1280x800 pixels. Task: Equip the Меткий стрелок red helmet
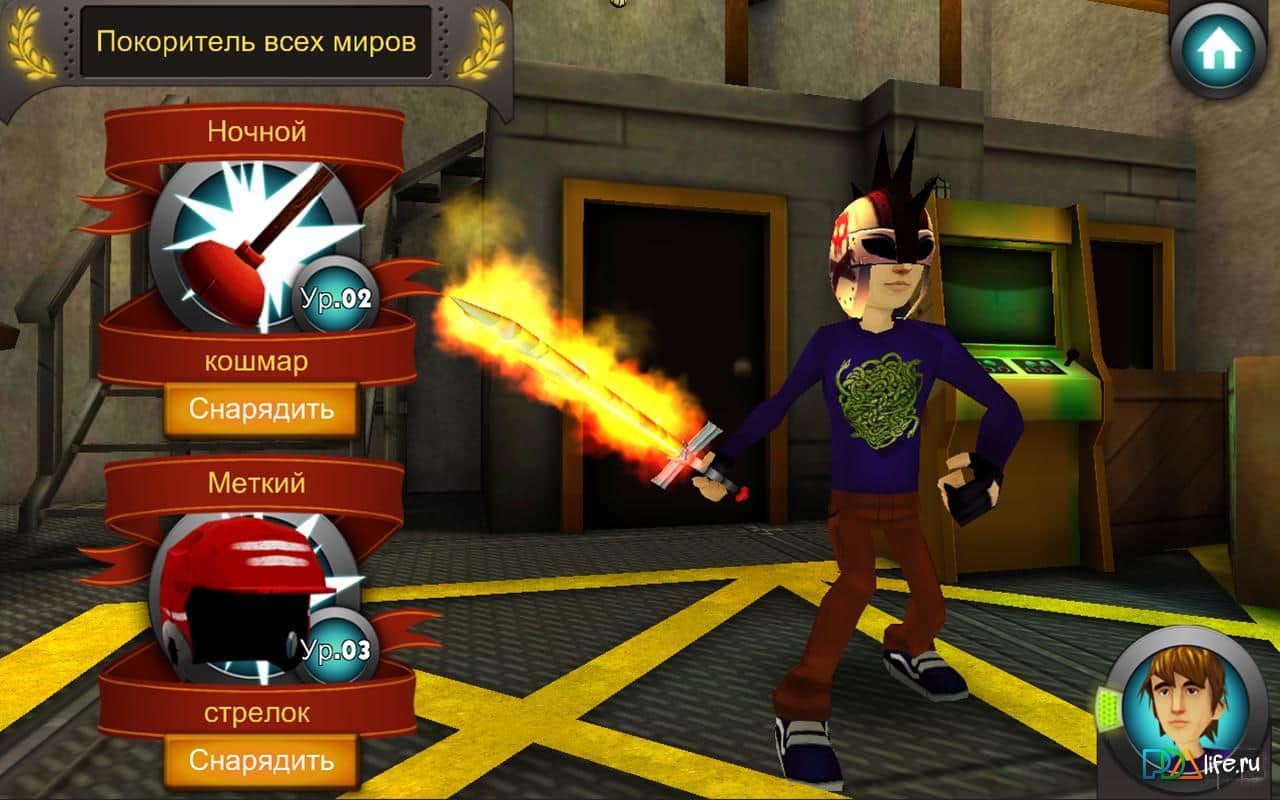tap(260, 760)
